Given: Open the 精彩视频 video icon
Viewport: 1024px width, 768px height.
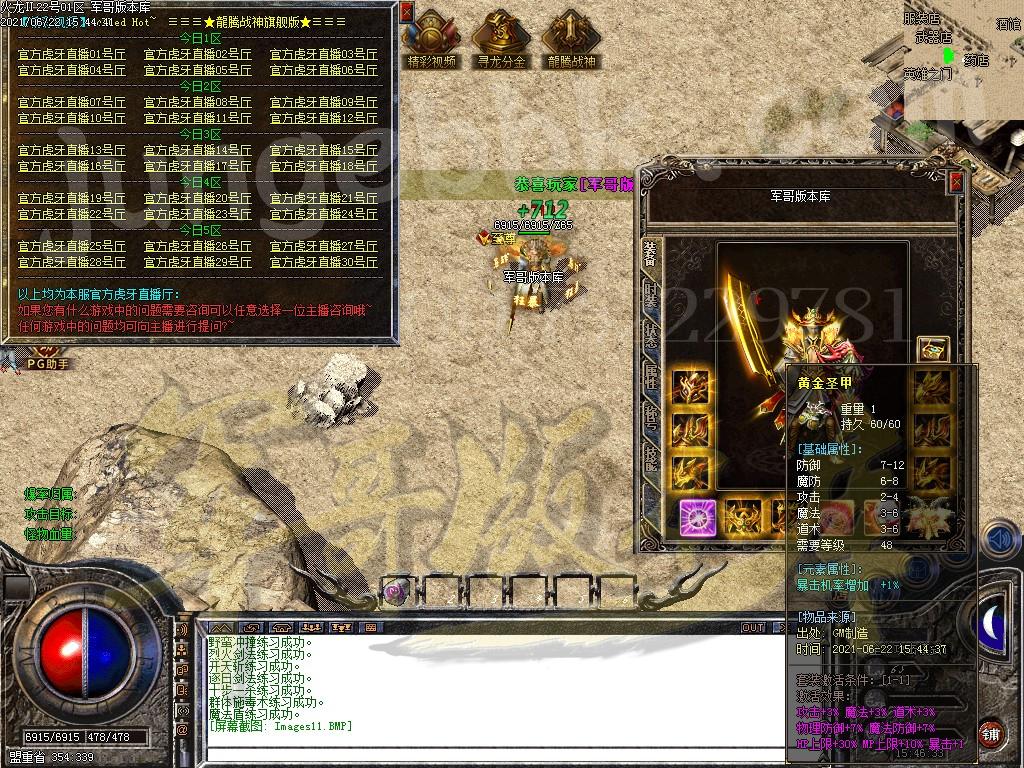Looking at the screenshot, I should point(431,38).
